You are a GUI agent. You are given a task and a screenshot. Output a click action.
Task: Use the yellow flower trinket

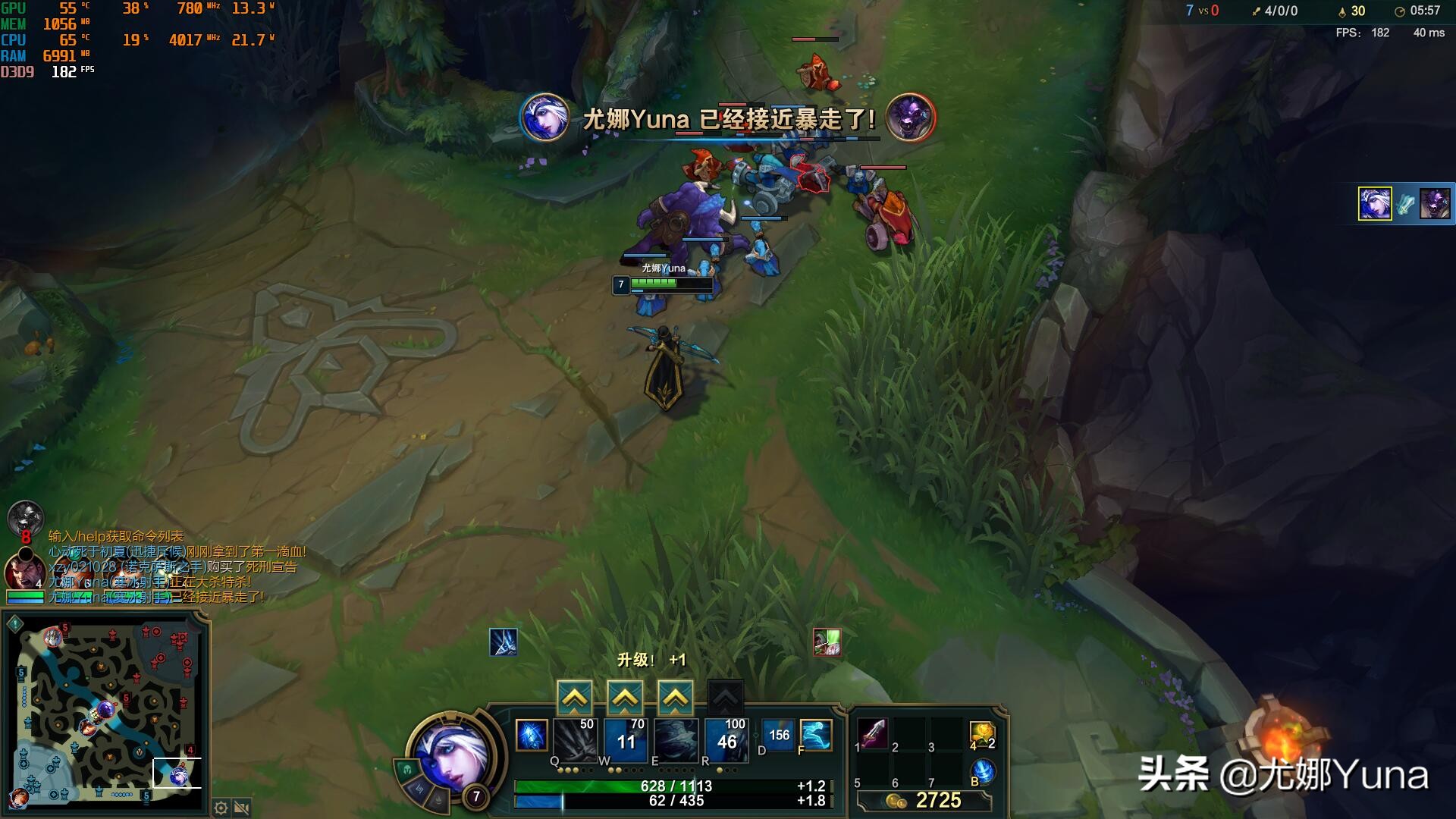982,735
